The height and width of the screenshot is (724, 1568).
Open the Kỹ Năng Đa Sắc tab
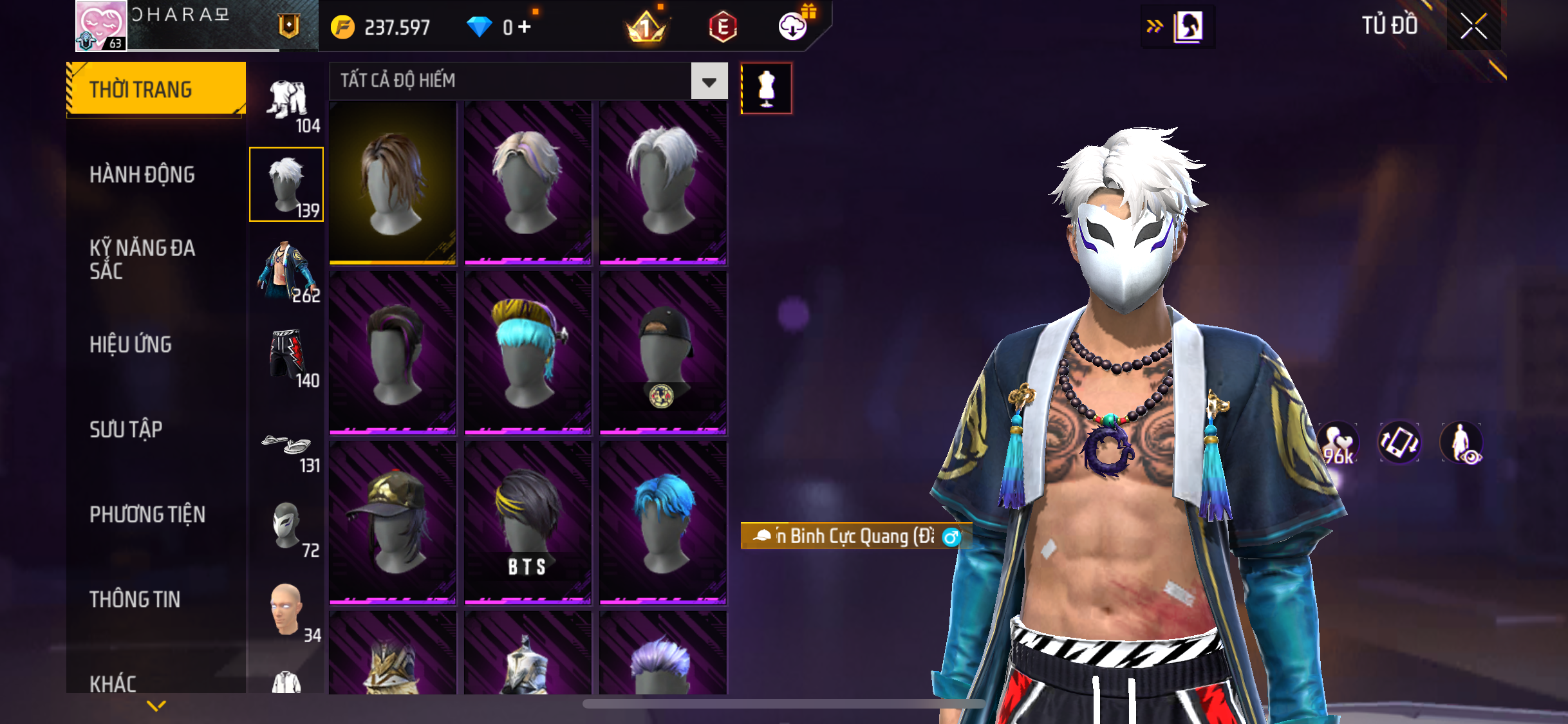pyautogui.click(x=142, y=259)
